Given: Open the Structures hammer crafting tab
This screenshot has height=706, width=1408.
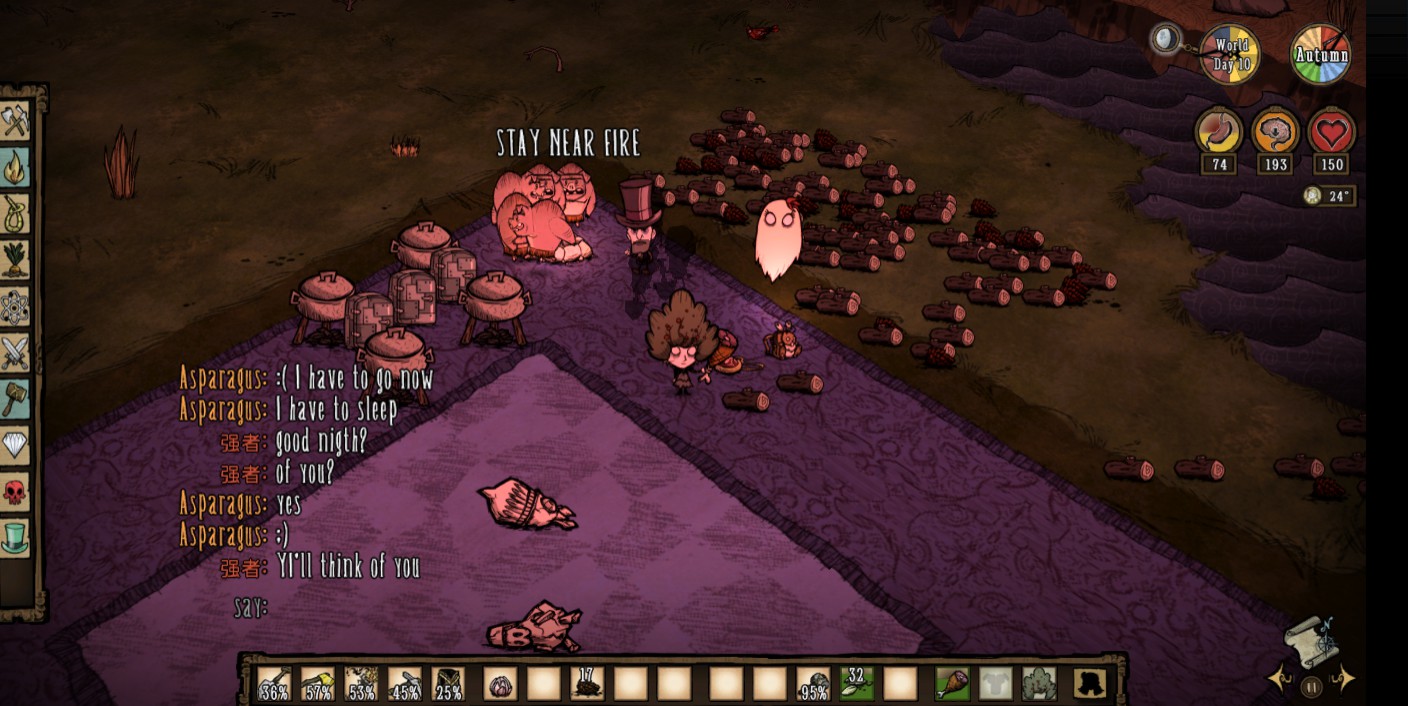Looking at the screenshot, I should (x=15, y=398).
